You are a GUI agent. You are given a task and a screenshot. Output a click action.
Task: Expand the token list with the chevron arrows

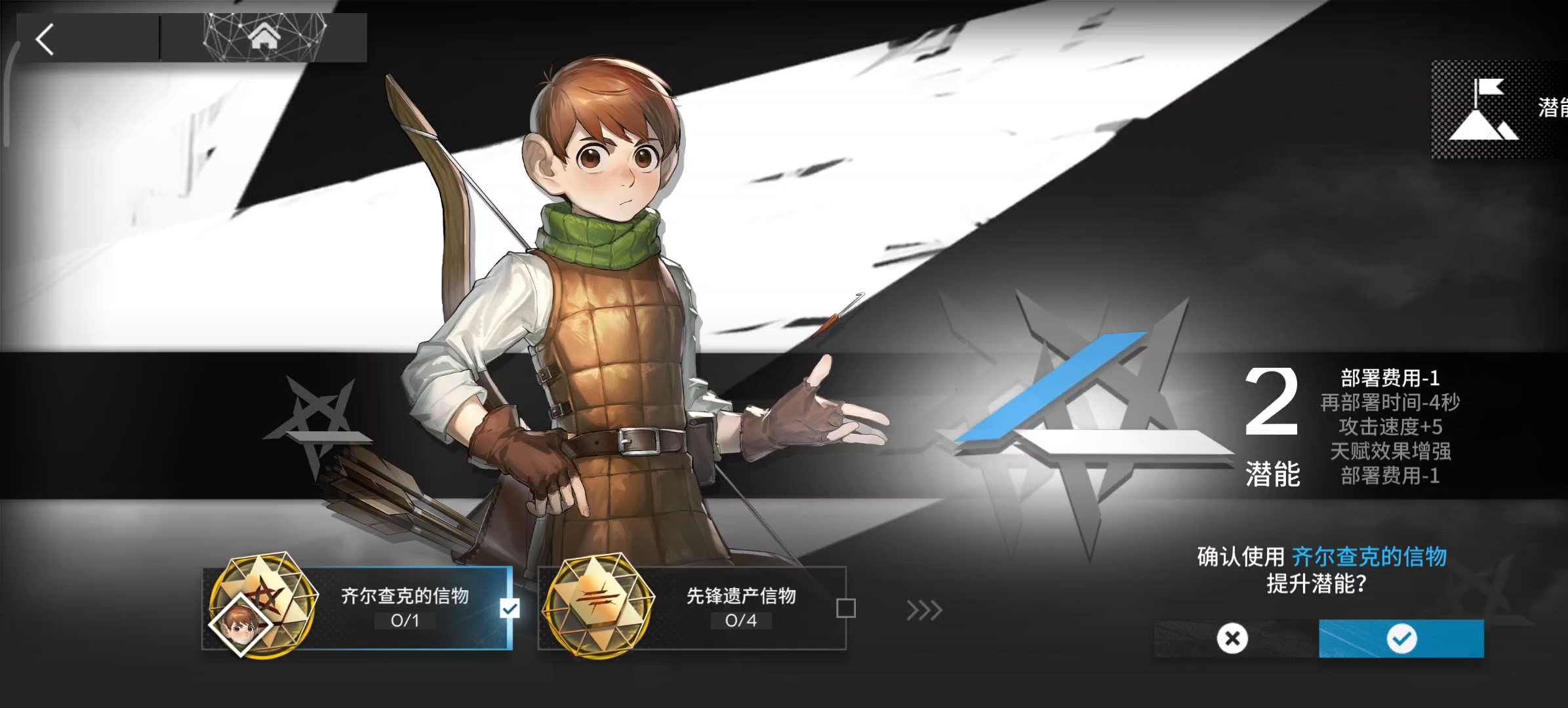925,611
